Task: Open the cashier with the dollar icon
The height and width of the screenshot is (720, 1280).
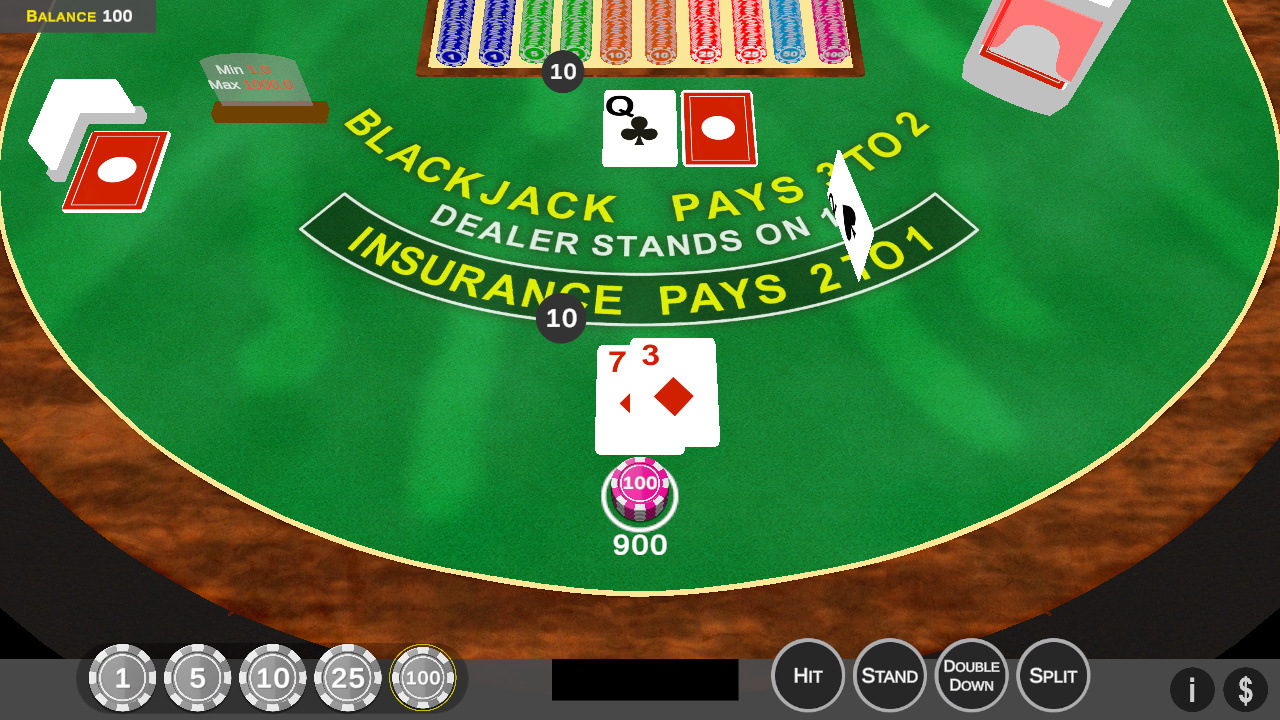Action: pyautogui.click(x=1246, y=690)
